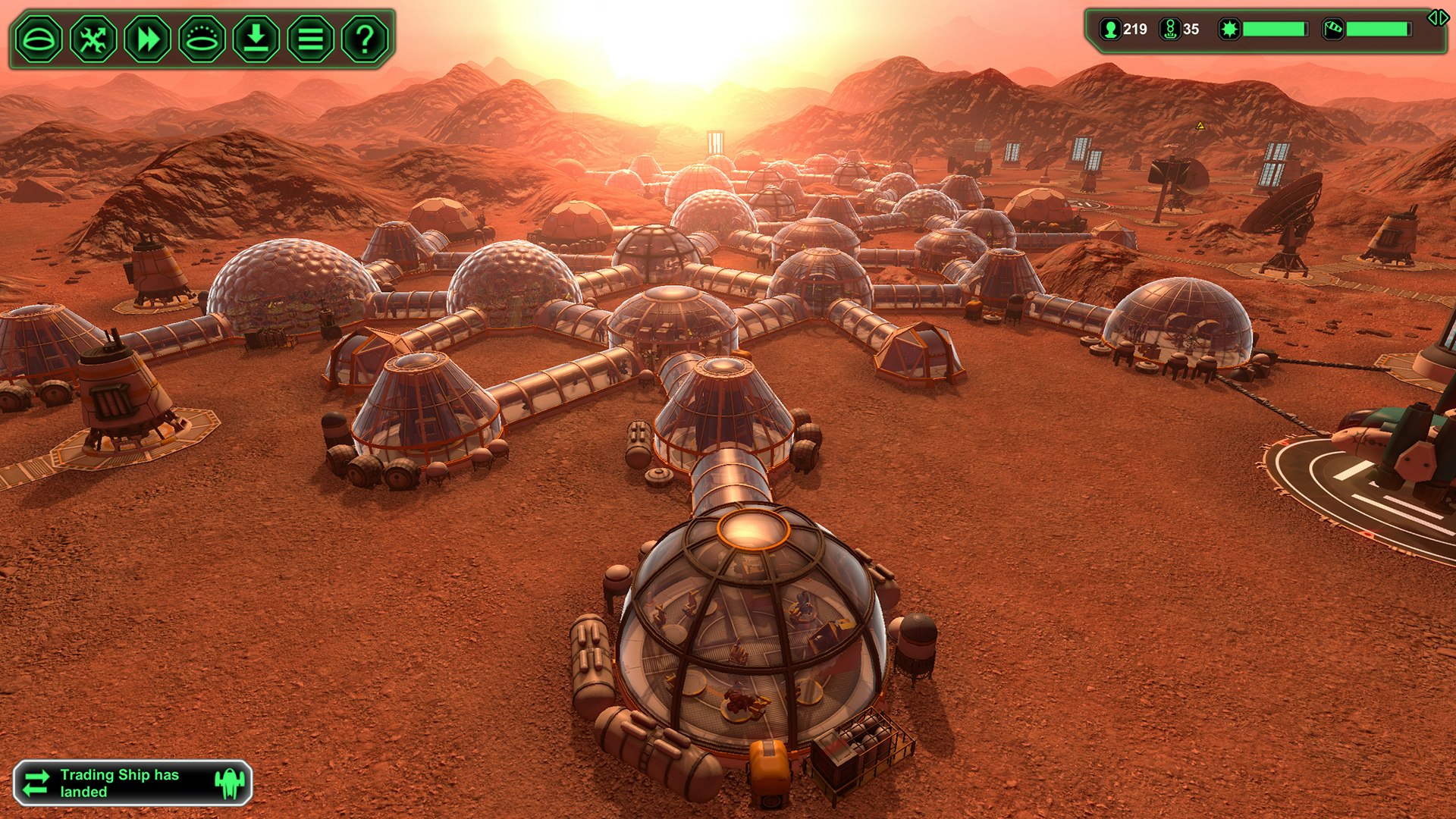Open the landing permissions panel
Screen dimensions: 1456x819
[x=201, y=36]
